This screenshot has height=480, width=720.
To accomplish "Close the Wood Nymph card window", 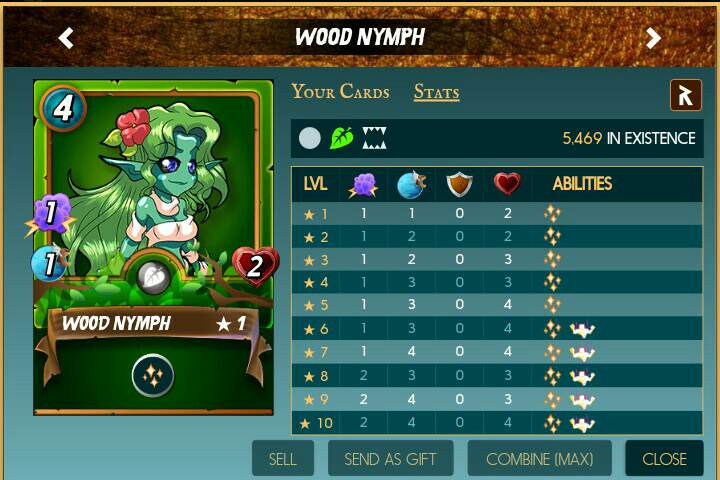I will tap(664, 459).
